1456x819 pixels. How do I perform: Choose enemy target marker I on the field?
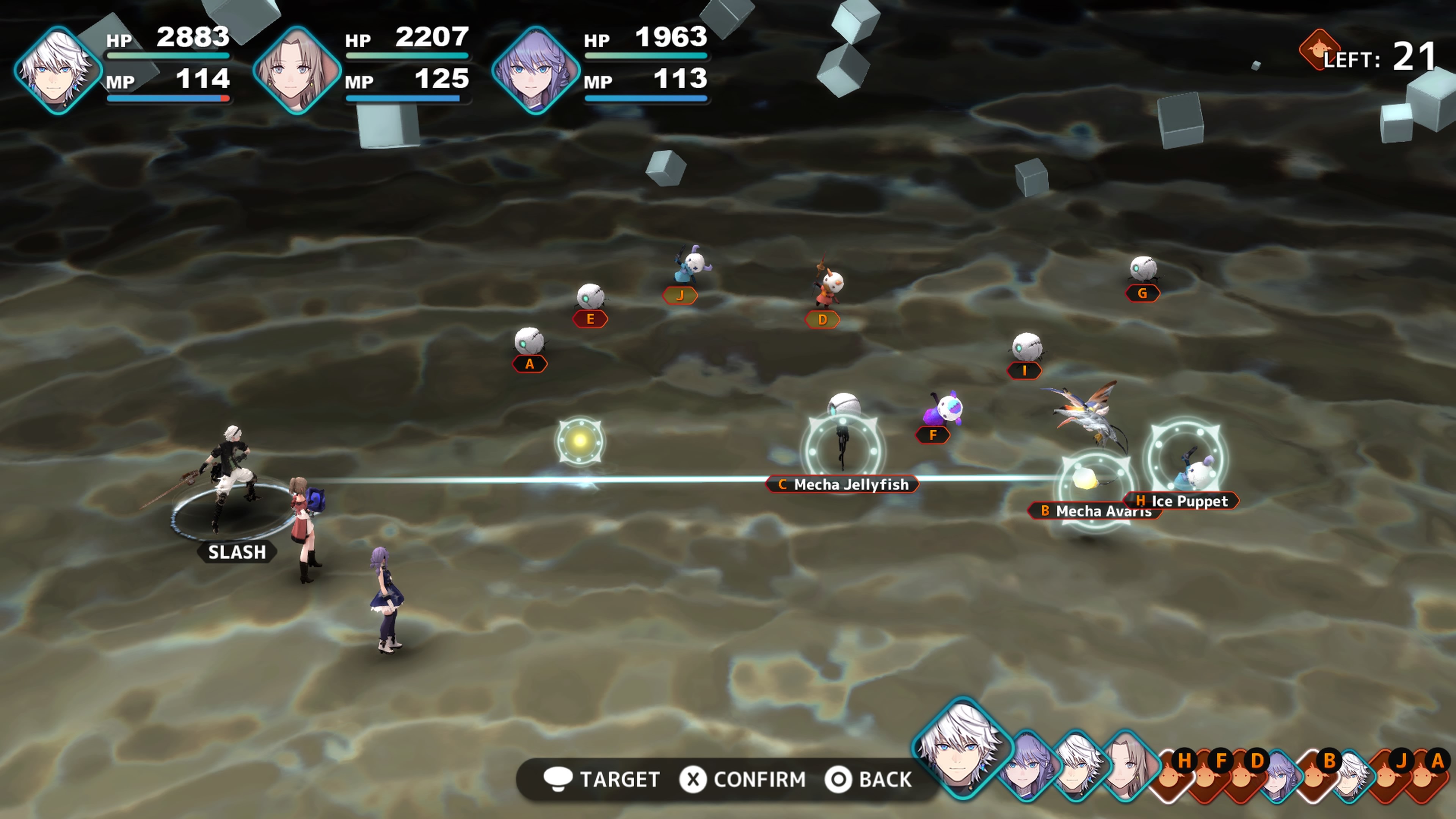pos(1024,371)
